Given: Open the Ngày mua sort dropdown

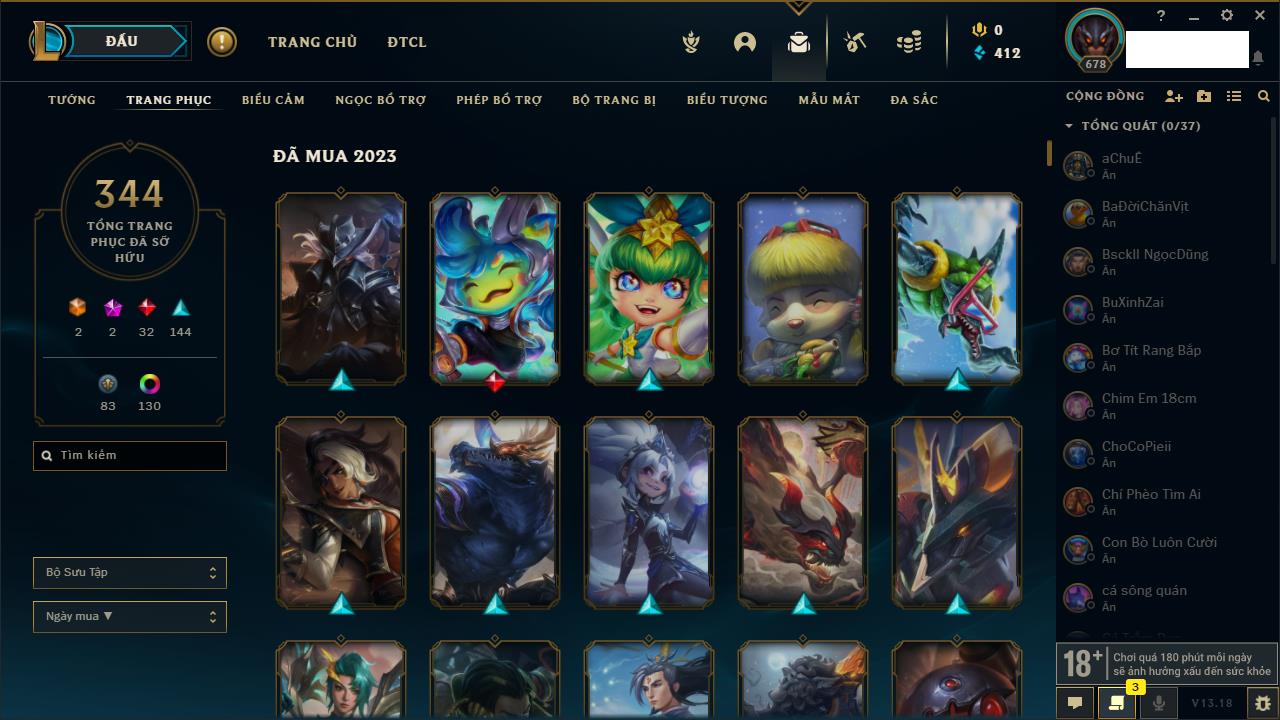Looking at the screenshot, I should click(130, 617).
